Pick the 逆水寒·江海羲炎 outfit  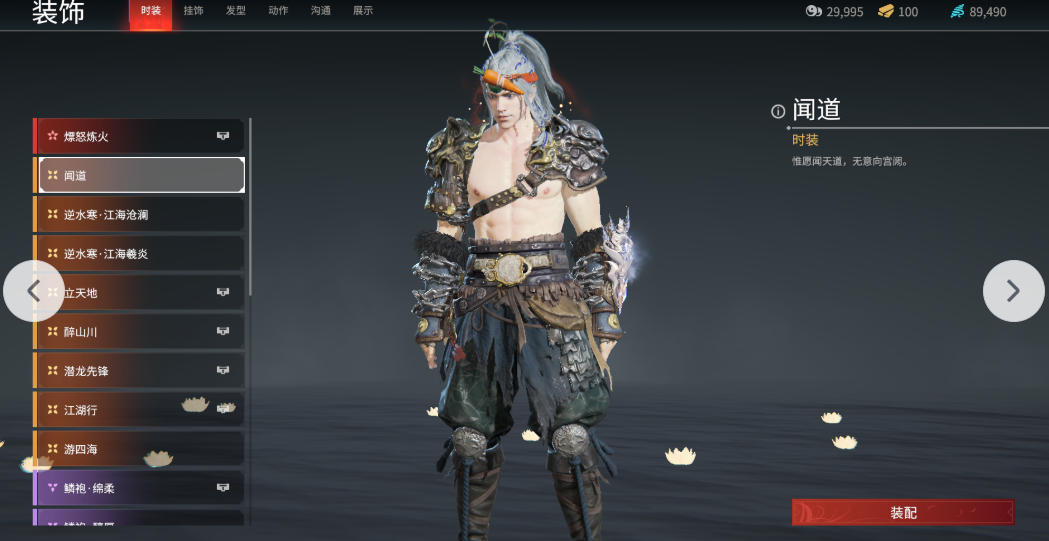click(x=140, y=253)
